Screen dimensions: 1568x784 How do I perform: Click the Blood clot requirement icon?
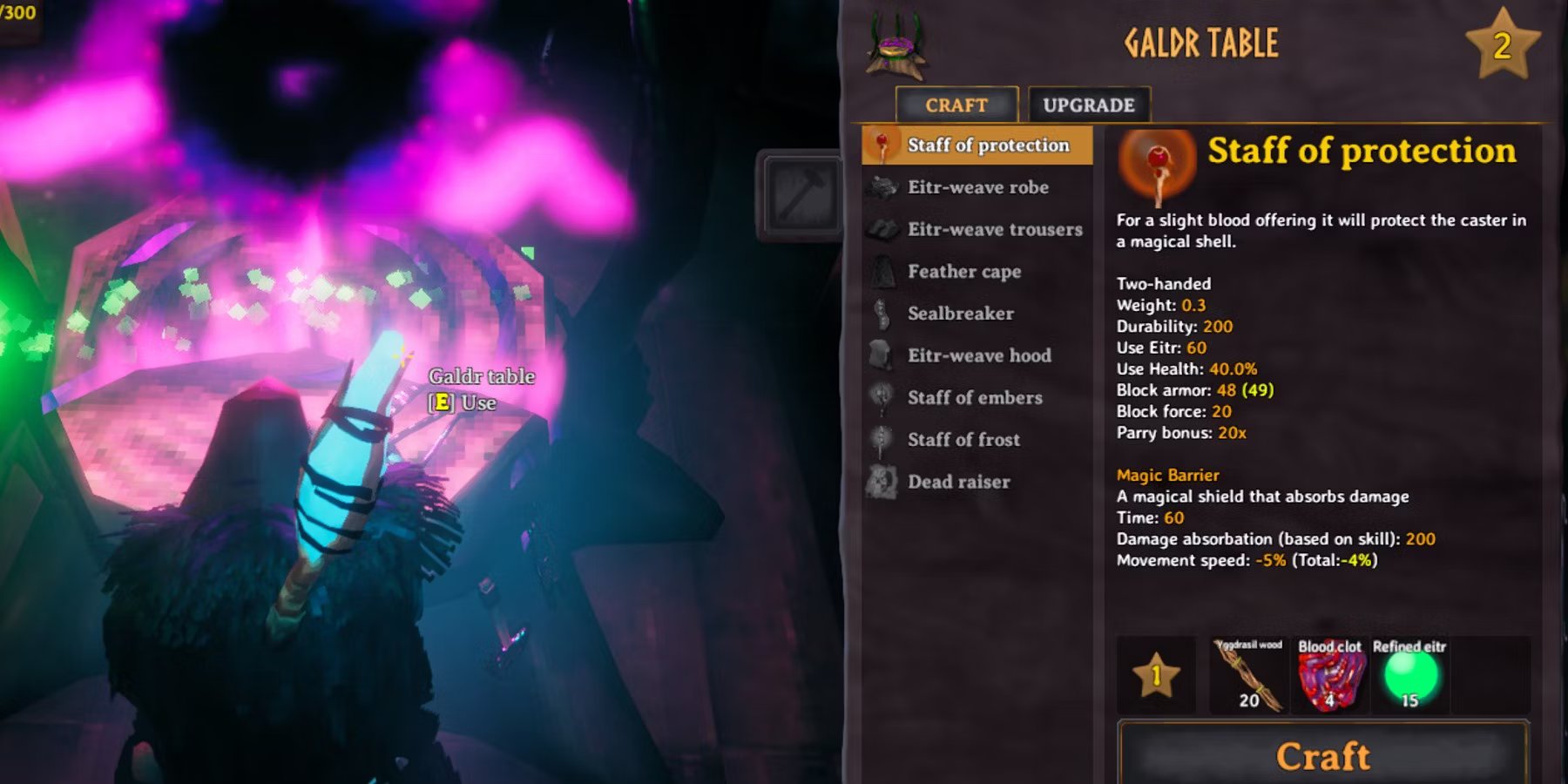[1330, 678]
